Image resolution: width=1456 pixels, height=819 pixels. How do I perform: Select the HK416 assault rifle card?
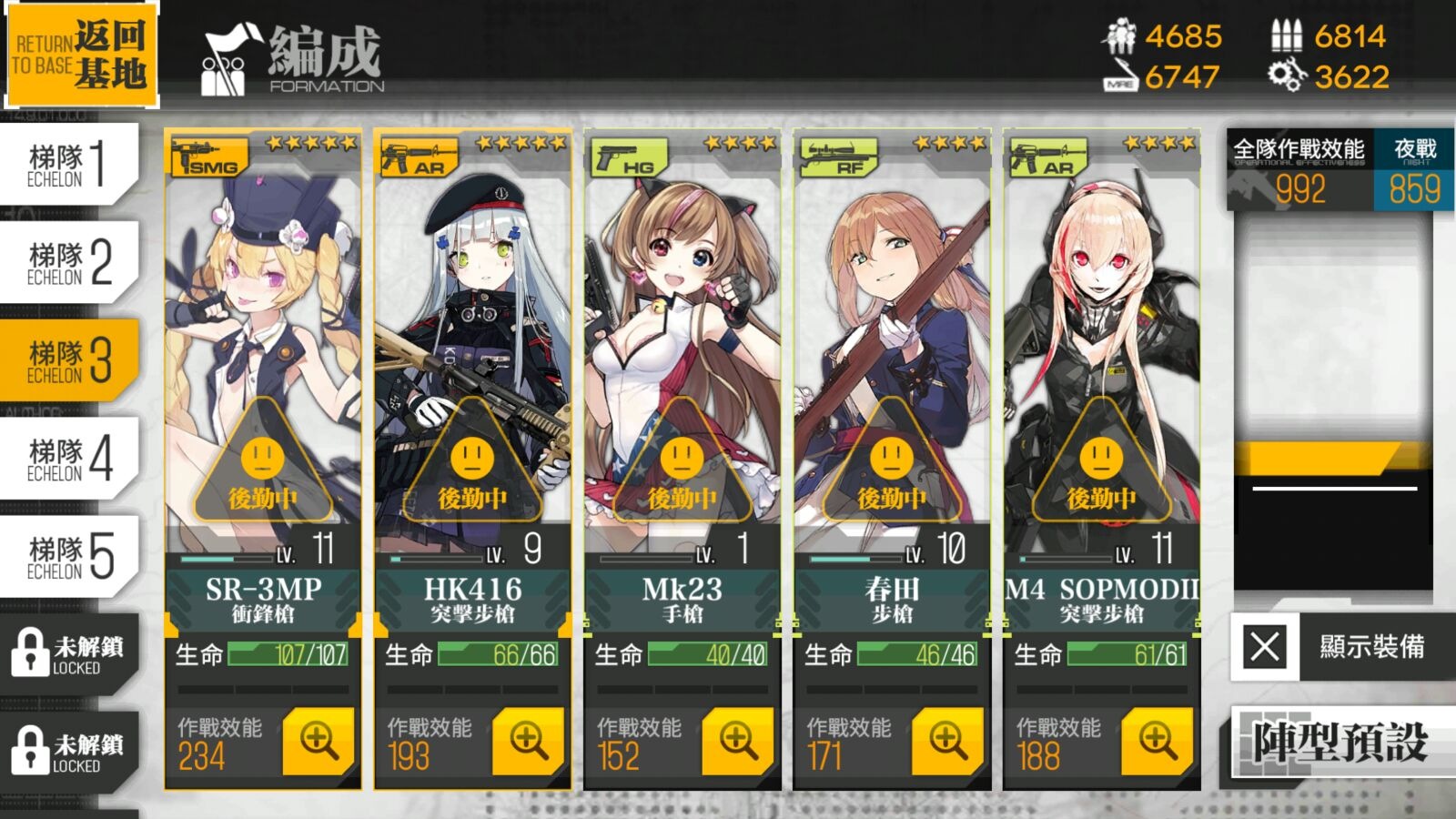(x=472, y=364)
